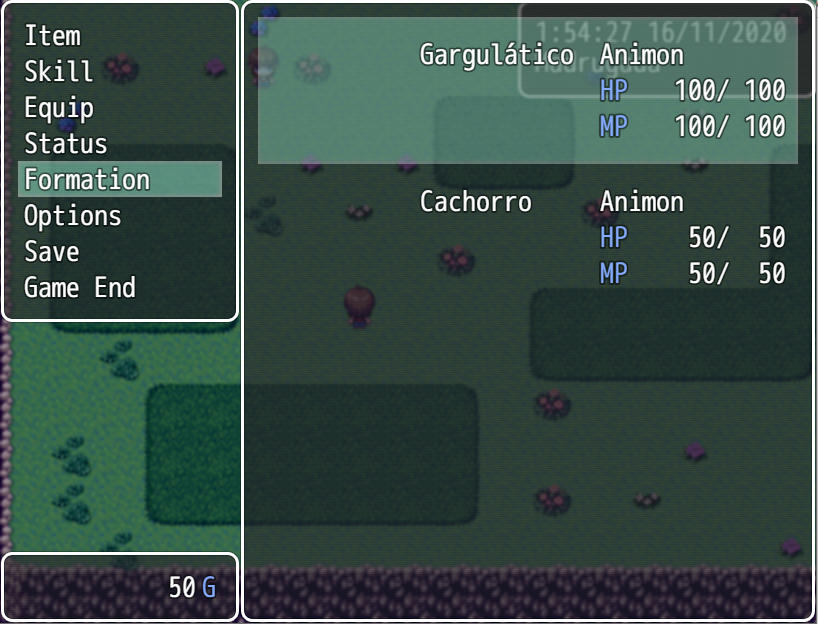Viewport: 818px width, 624px height.
Task: Select the Skill menu entry
Action: tap(59, 72)
